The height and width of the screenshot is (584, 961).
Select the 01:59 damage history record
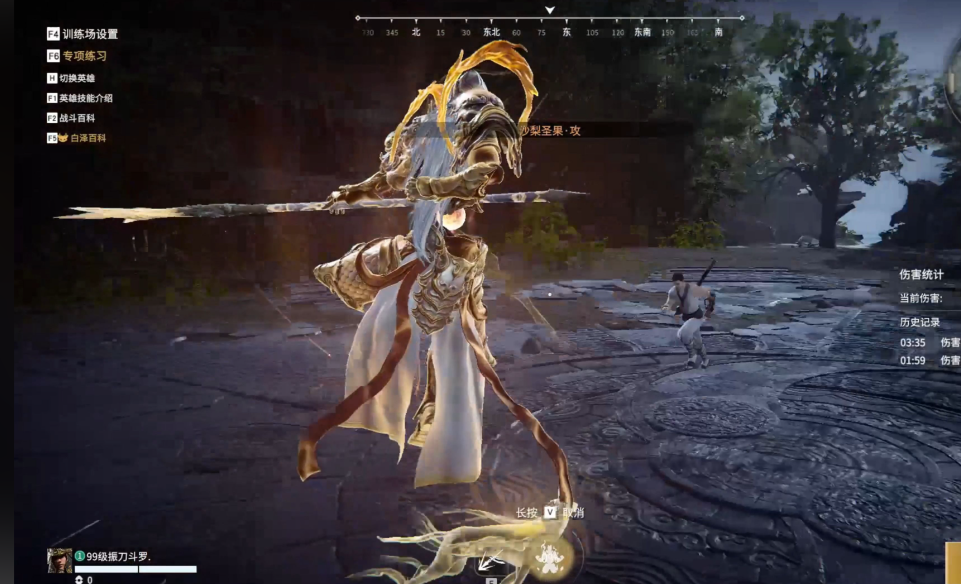929,360
